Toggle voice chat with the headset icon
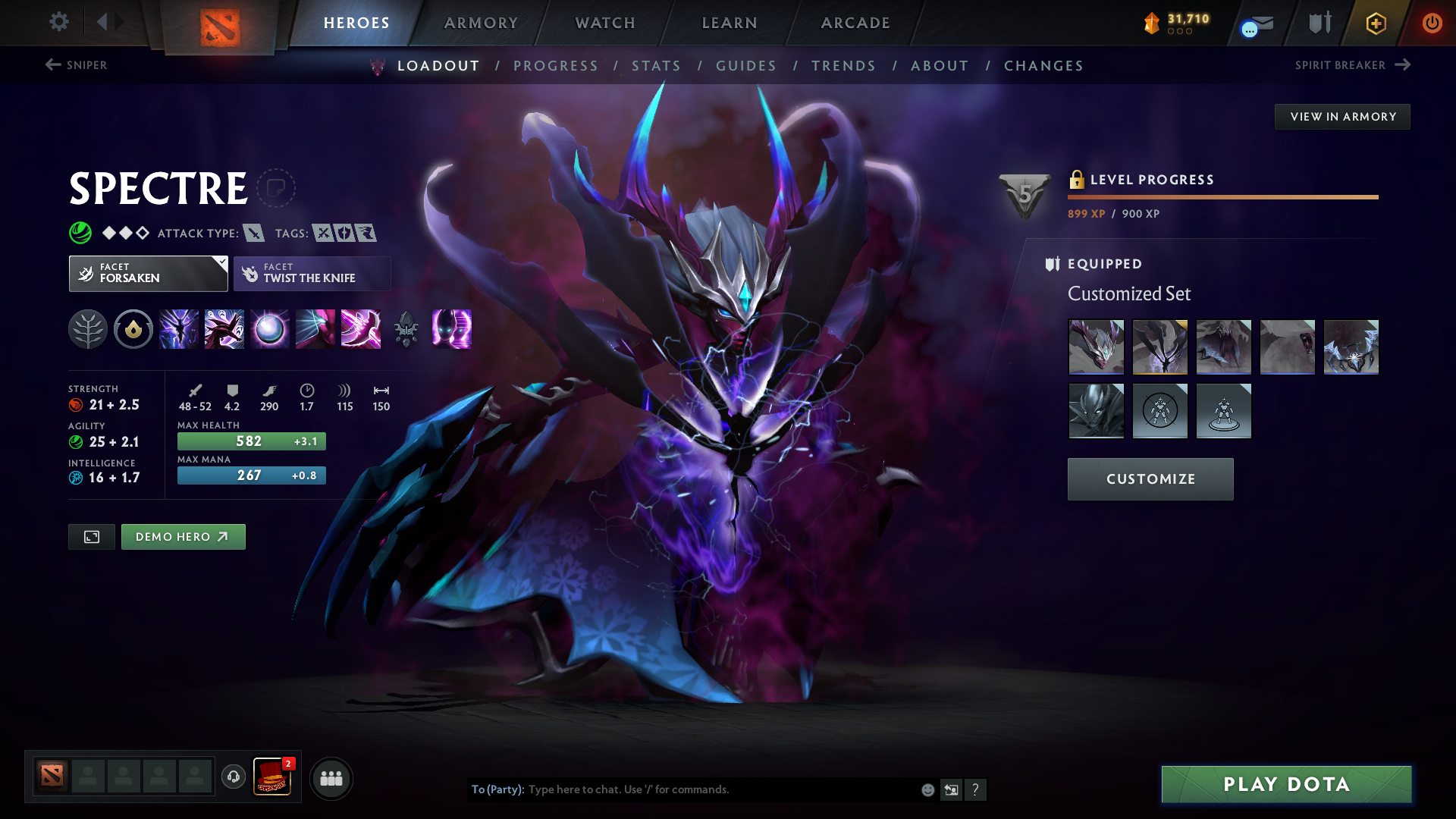Screen dimensions: 1456x819 tap(233, 778)
